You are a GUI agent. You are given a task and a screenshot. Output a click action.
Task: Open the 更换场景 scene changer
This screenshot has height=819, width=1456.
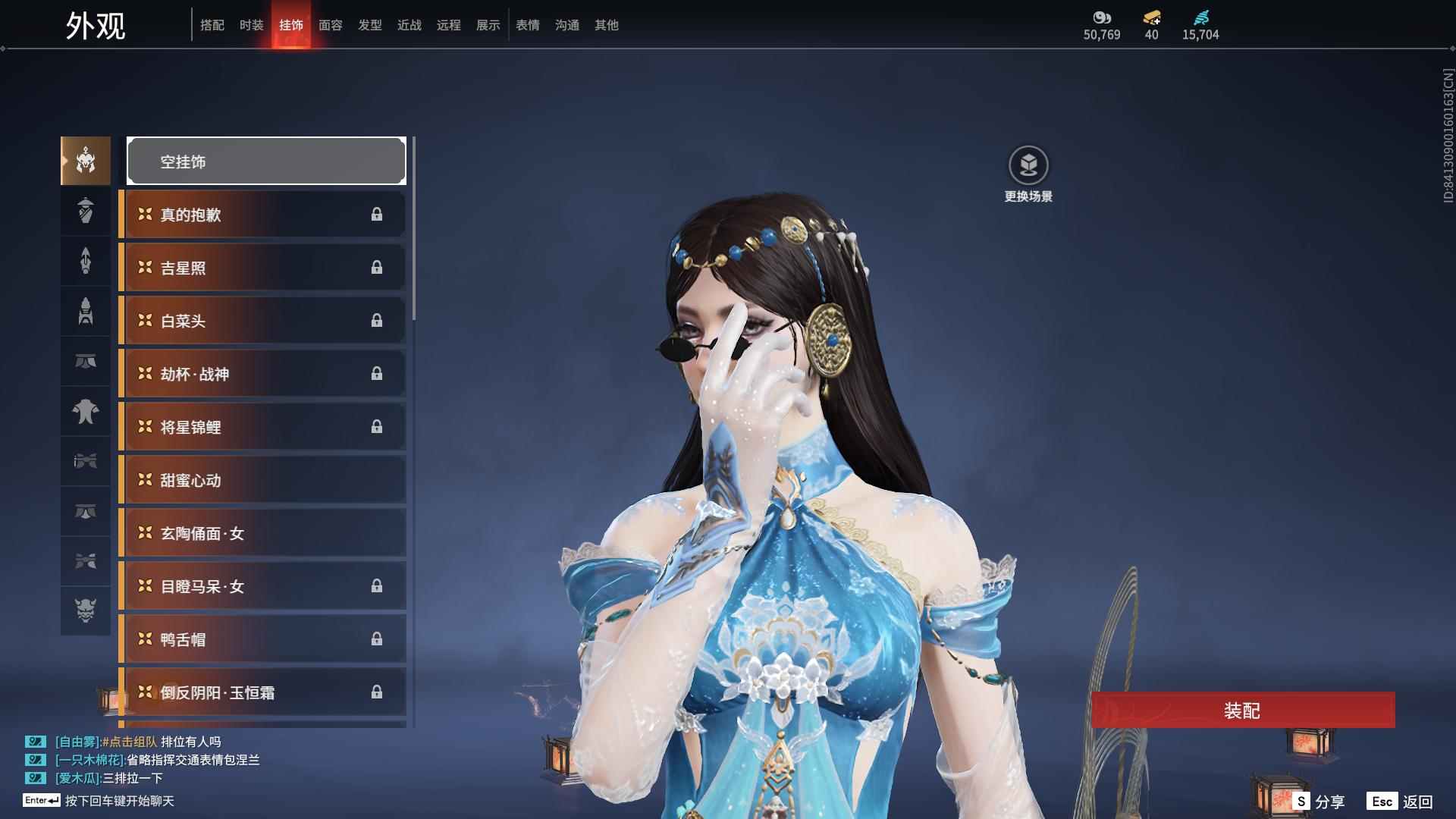pos(1028,174)
